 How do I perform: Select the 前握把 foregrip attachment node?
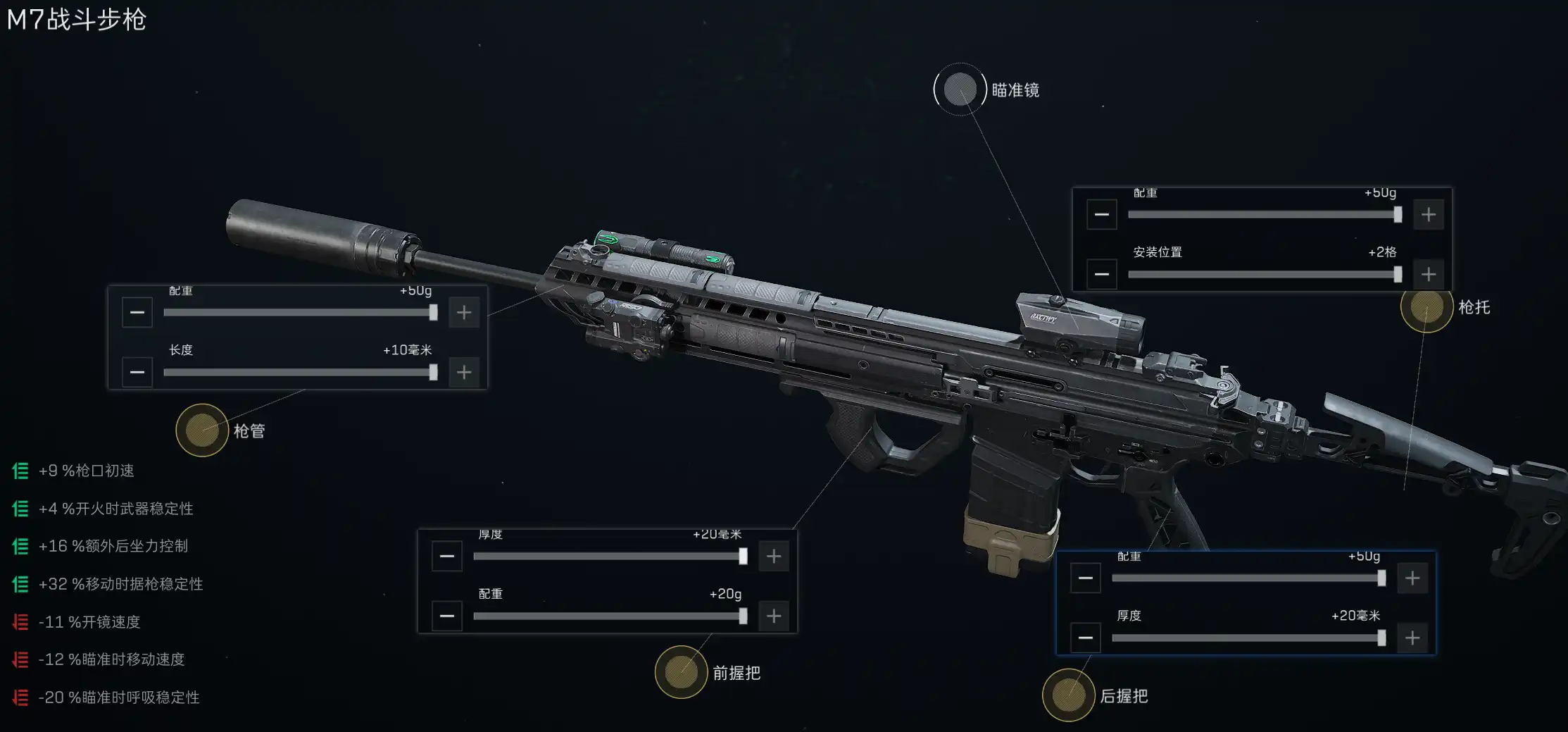[681, 672]
